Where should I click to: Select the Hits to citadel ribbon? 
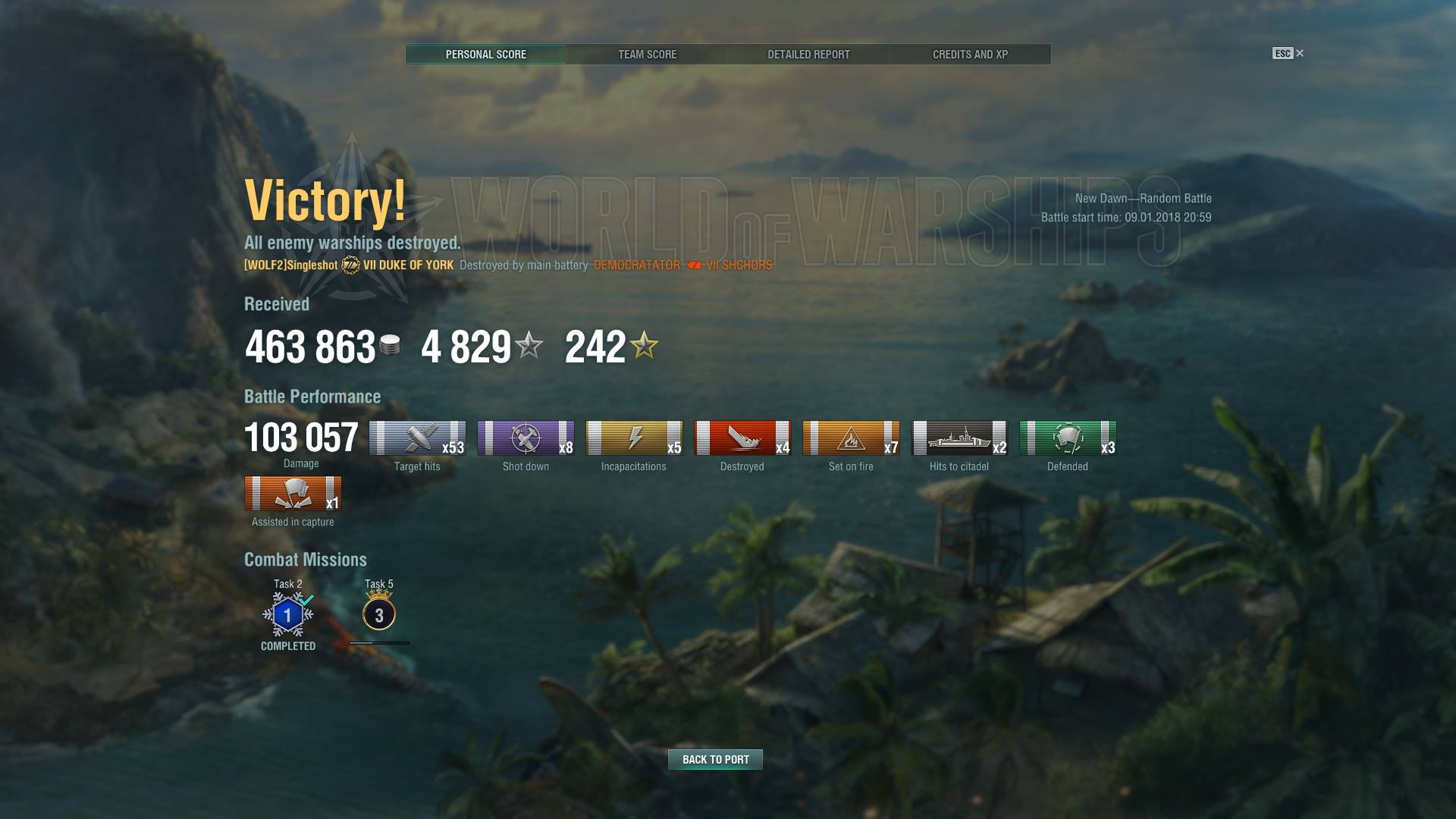pos(959,438)
